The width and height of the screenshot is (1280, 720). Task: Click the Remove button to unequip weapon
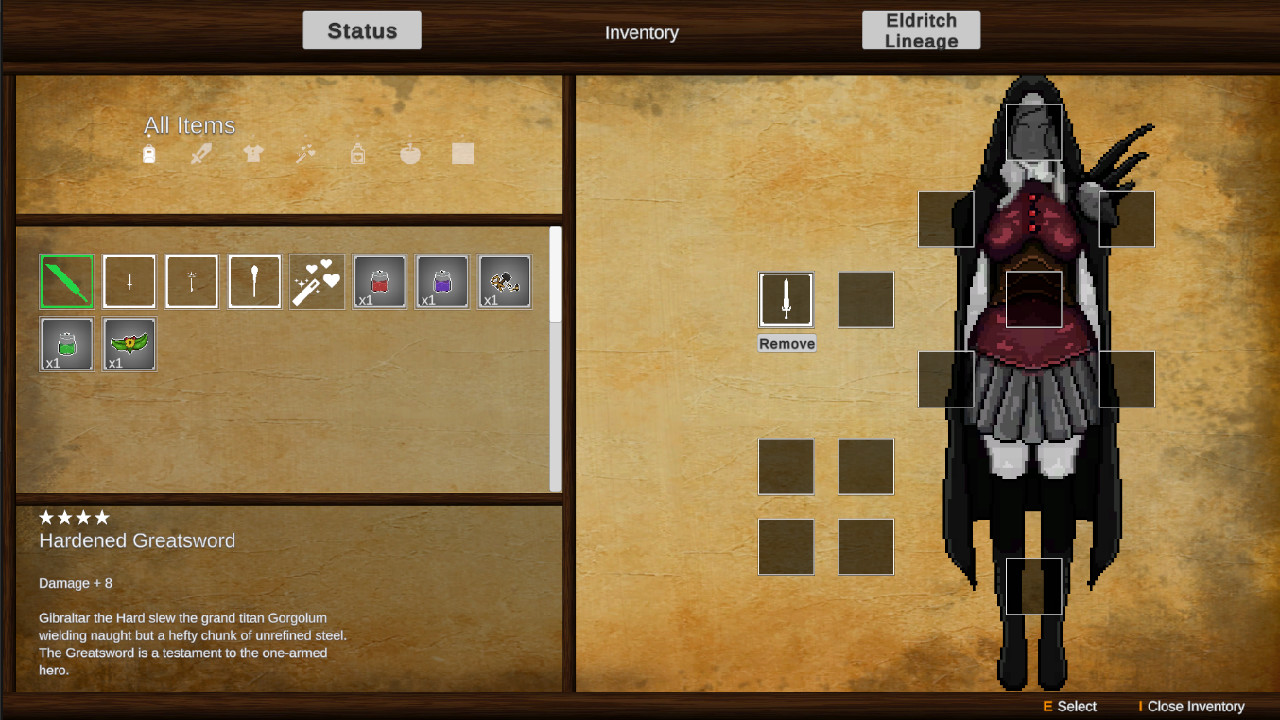click(x=786, y=342)
